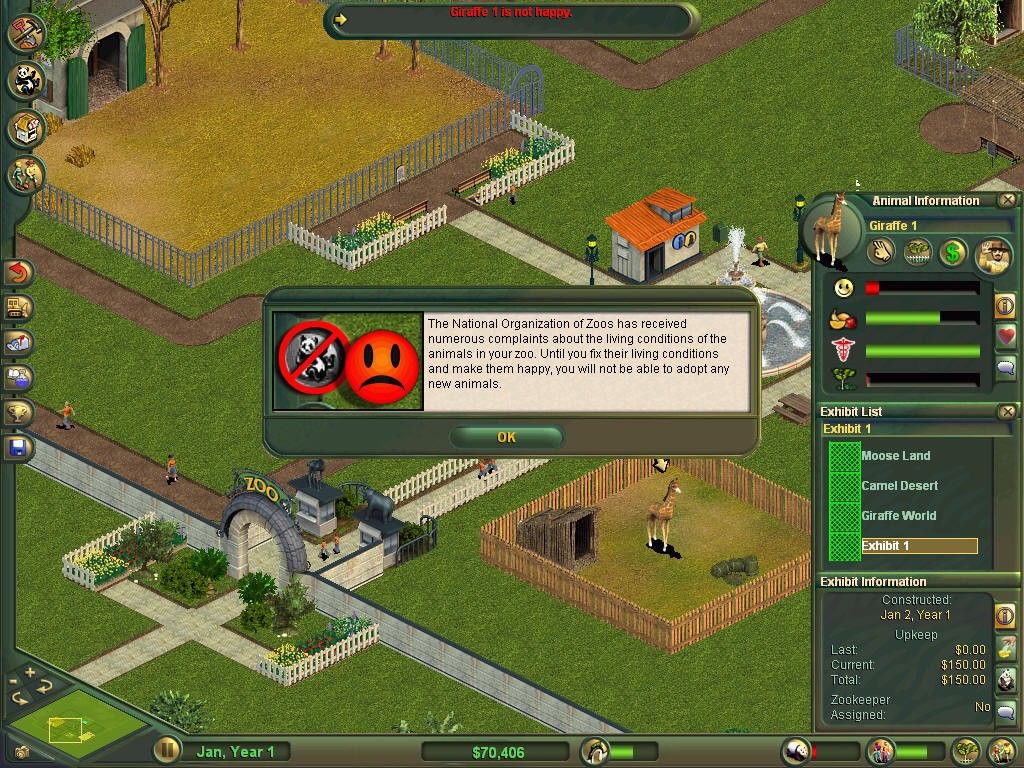Close the Exhibit List panel

(x=1007, y=411)
